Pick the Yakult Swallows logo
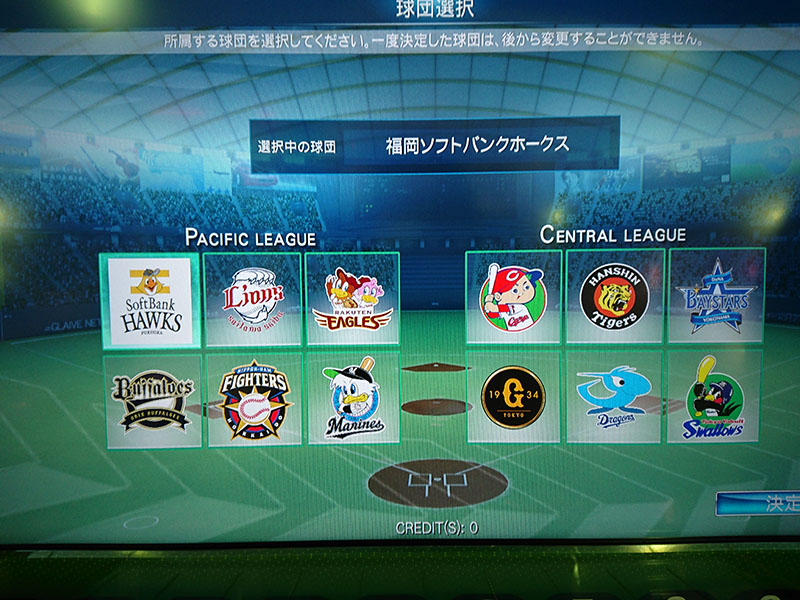This screenshot has height=600, width=800. click(x=714, y=396)
